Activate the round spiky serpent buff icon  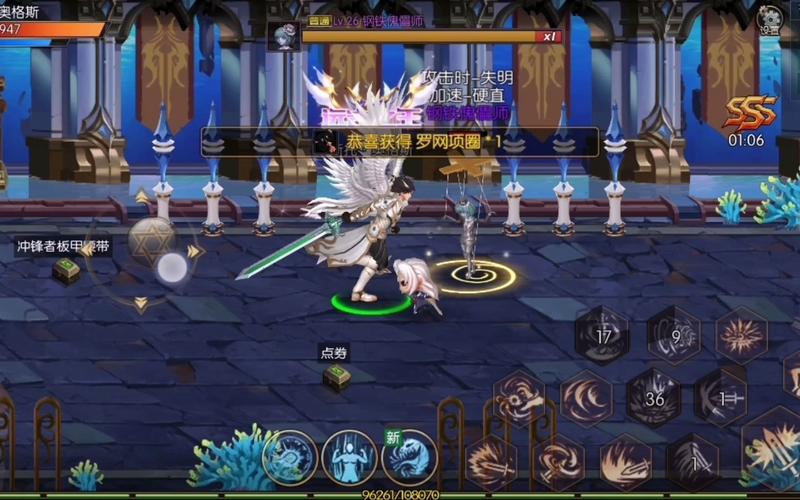pyautogui.click(x=290, y=457)
